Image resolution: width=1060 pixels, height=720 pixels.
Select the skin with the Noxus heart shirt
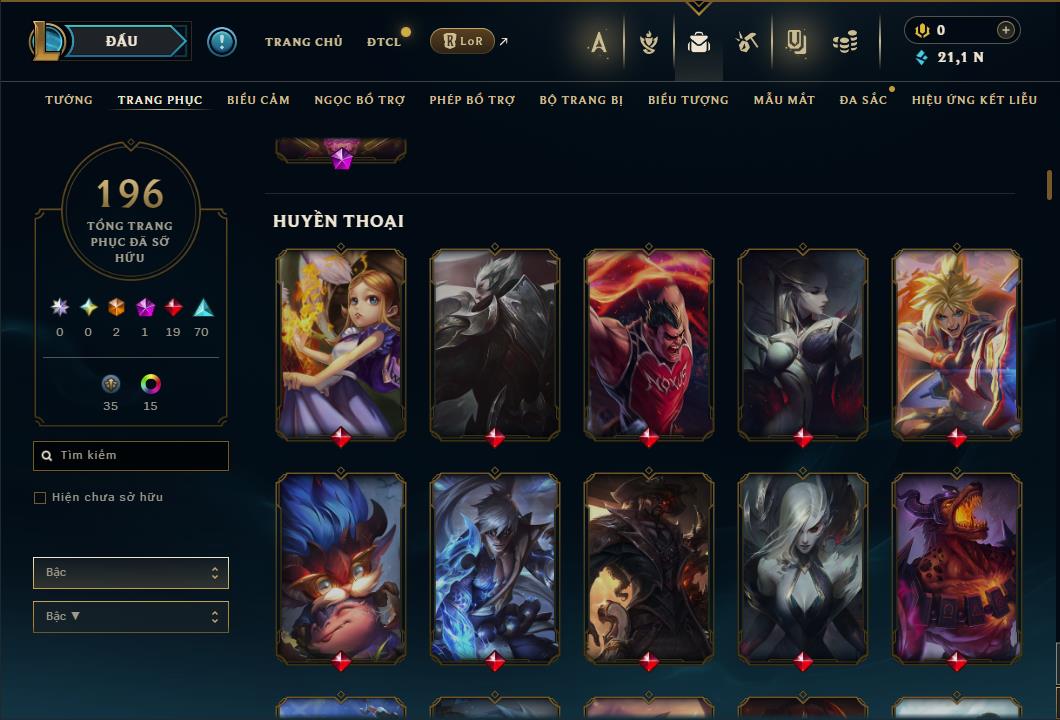point(649,342)
